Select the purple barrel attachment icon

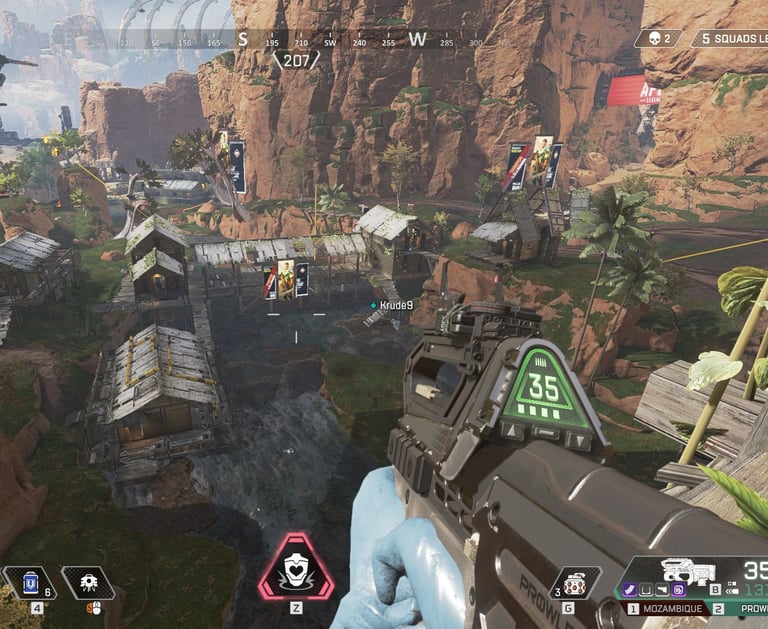tap(632, 589)
